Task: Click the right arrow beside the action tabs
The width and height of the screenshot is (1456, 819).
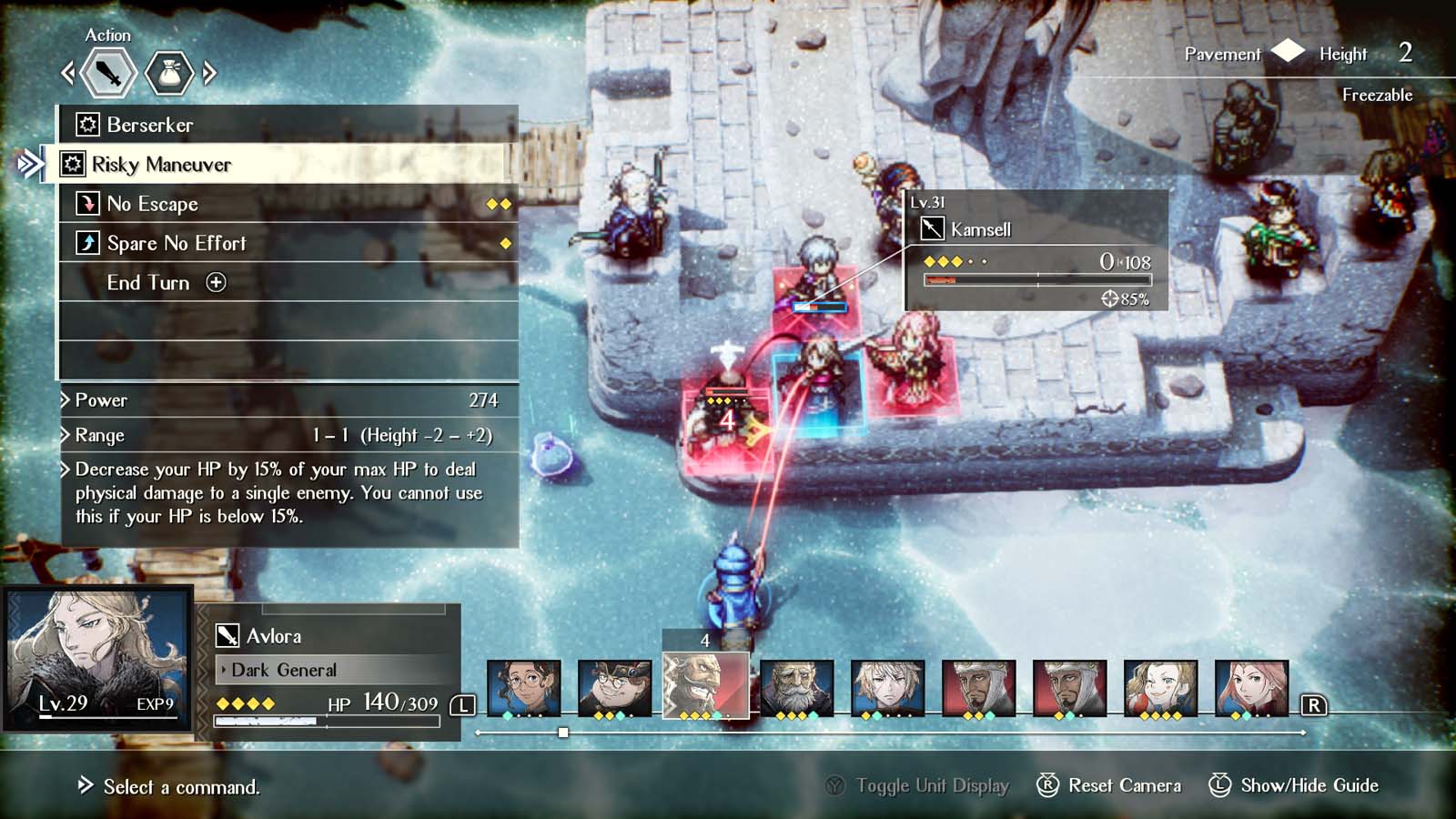Action: [210, 73]
